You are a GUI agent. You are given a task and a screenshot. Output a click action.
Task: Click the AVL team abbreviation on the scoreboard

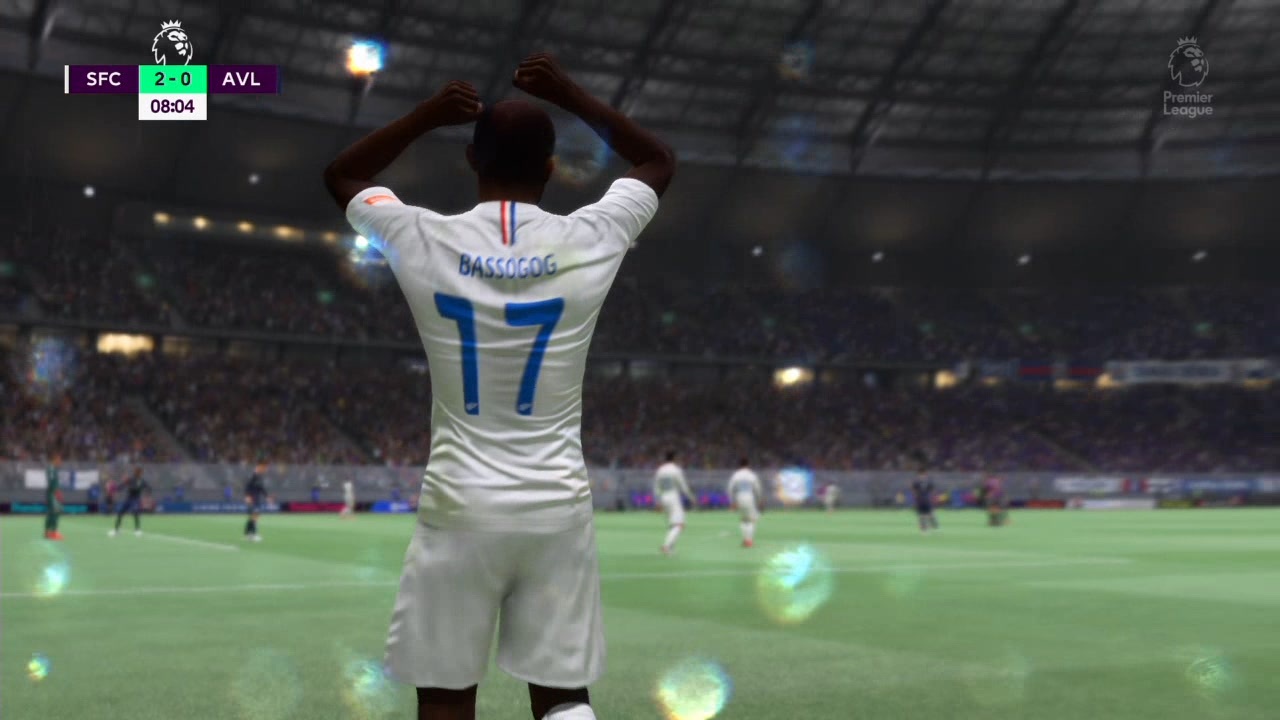[241, 79]
